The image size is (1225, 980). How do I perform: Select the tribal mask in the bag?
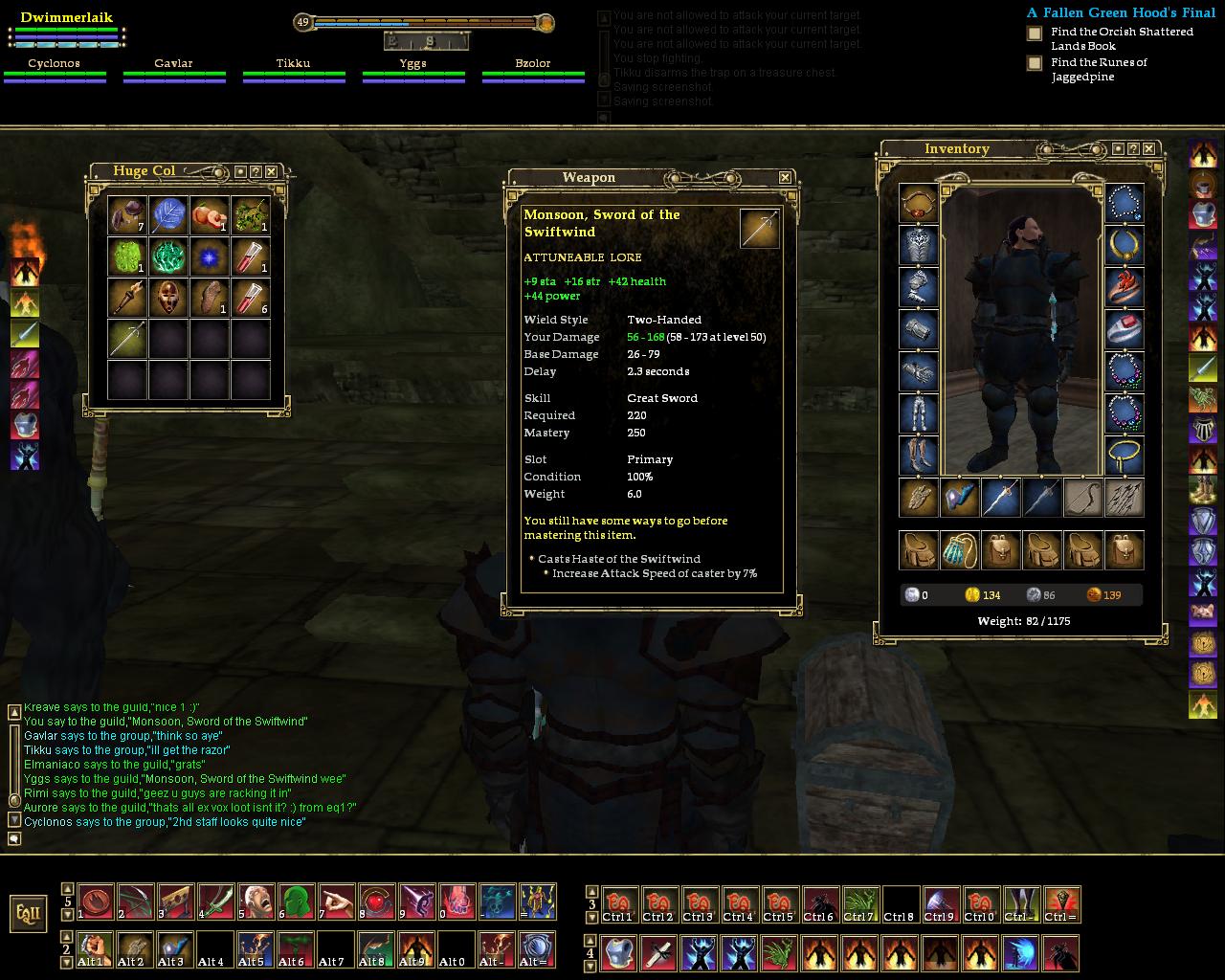(168, 298)
